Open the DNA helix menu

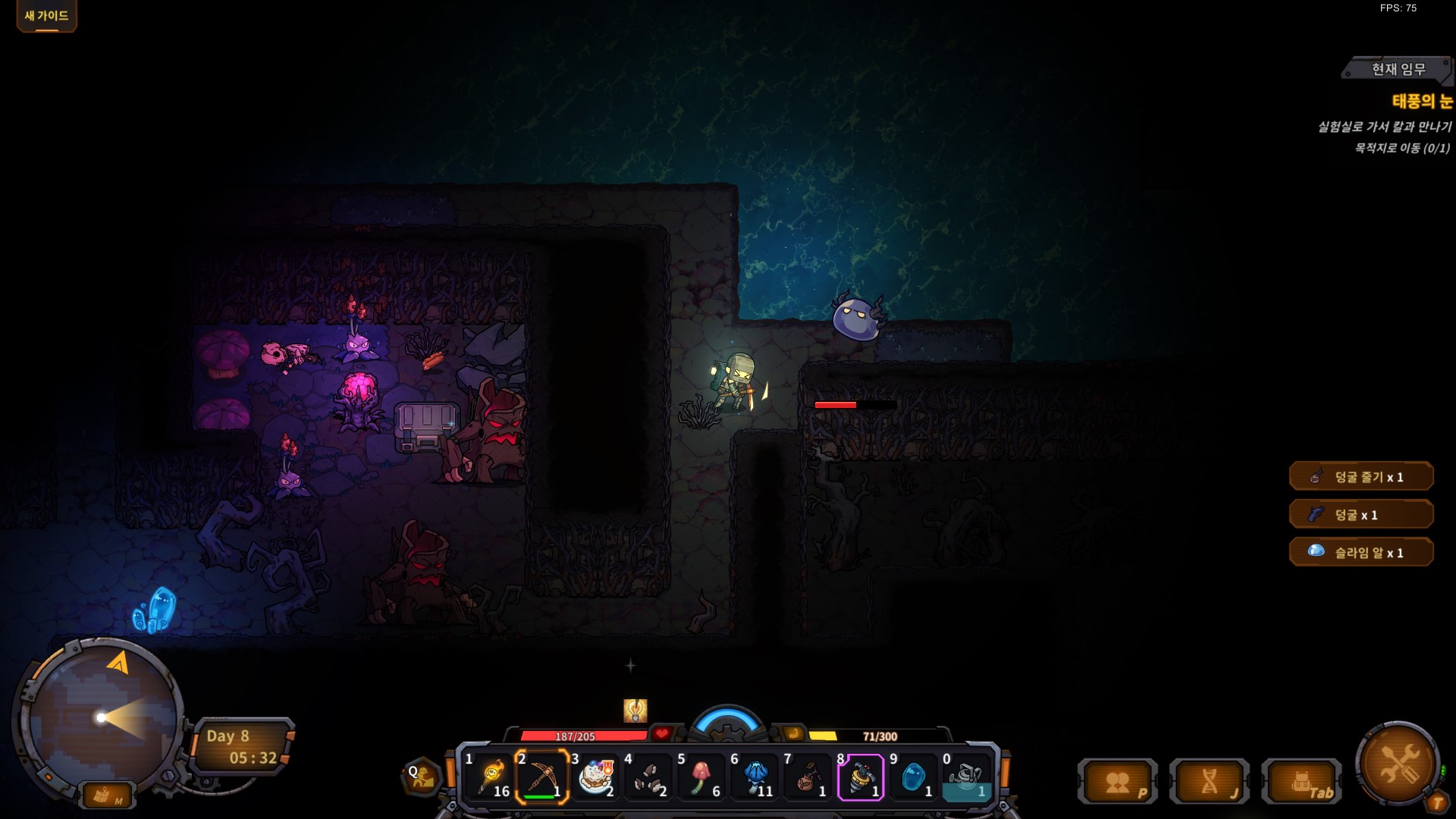pyautogui.click(x=1210, y=783)
